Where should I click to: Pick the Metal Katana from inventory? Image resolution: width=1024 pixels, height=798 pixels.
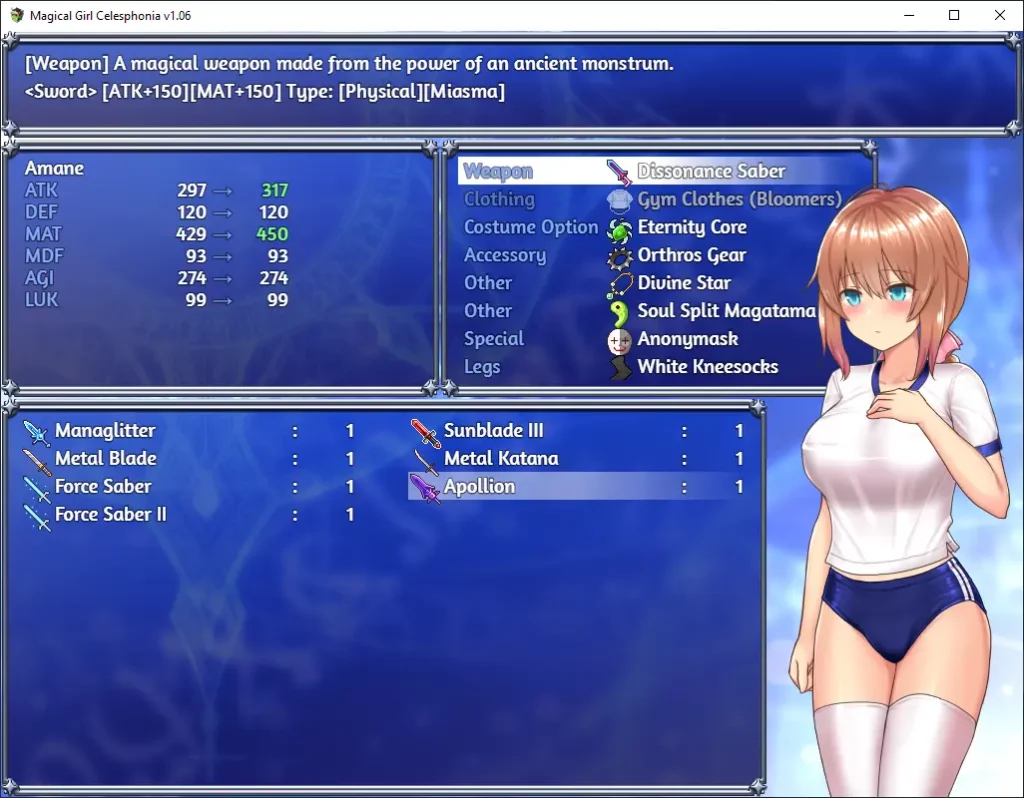(578, 459)
